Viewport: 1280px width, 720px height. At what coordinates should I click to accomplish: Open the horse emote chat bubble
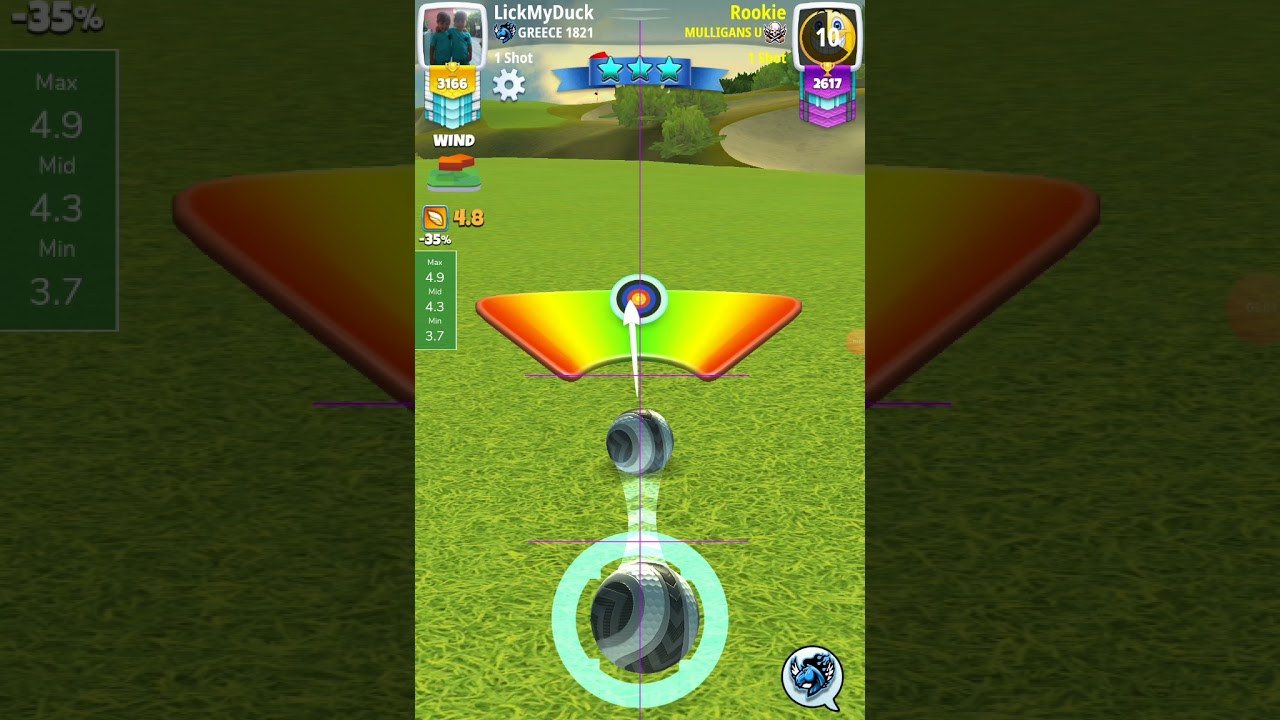click(x=811, y=677)
